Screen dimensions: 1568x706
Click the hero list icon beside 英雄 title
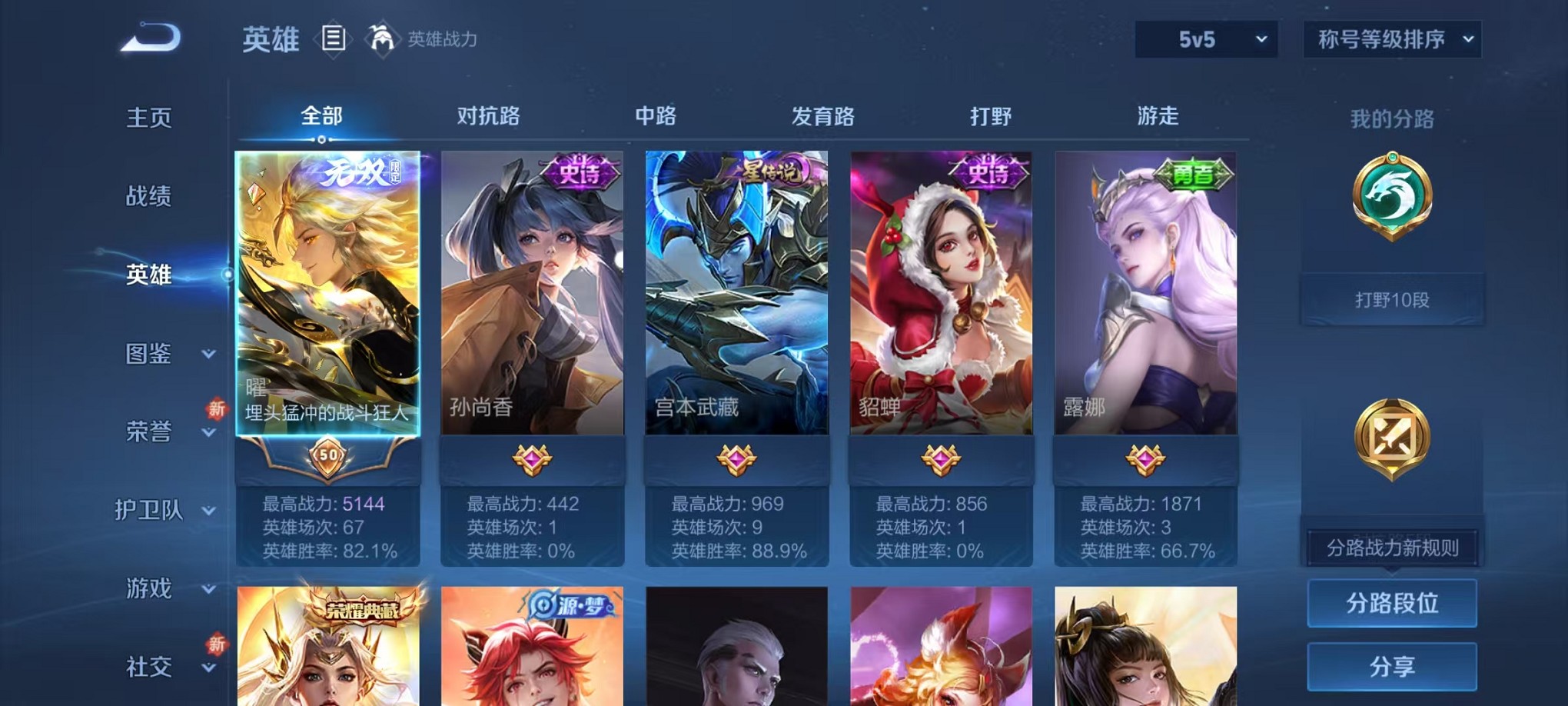point(334,38)
